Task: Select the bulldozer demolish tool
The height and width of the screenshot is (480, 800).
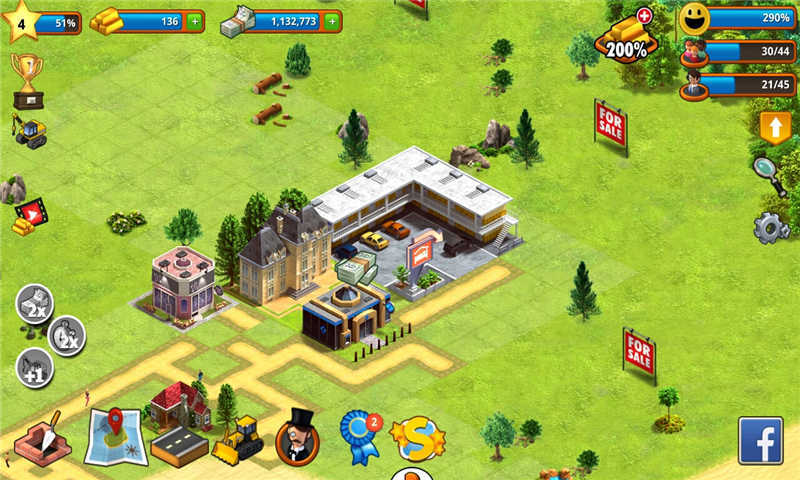Action: pos(238,438)
